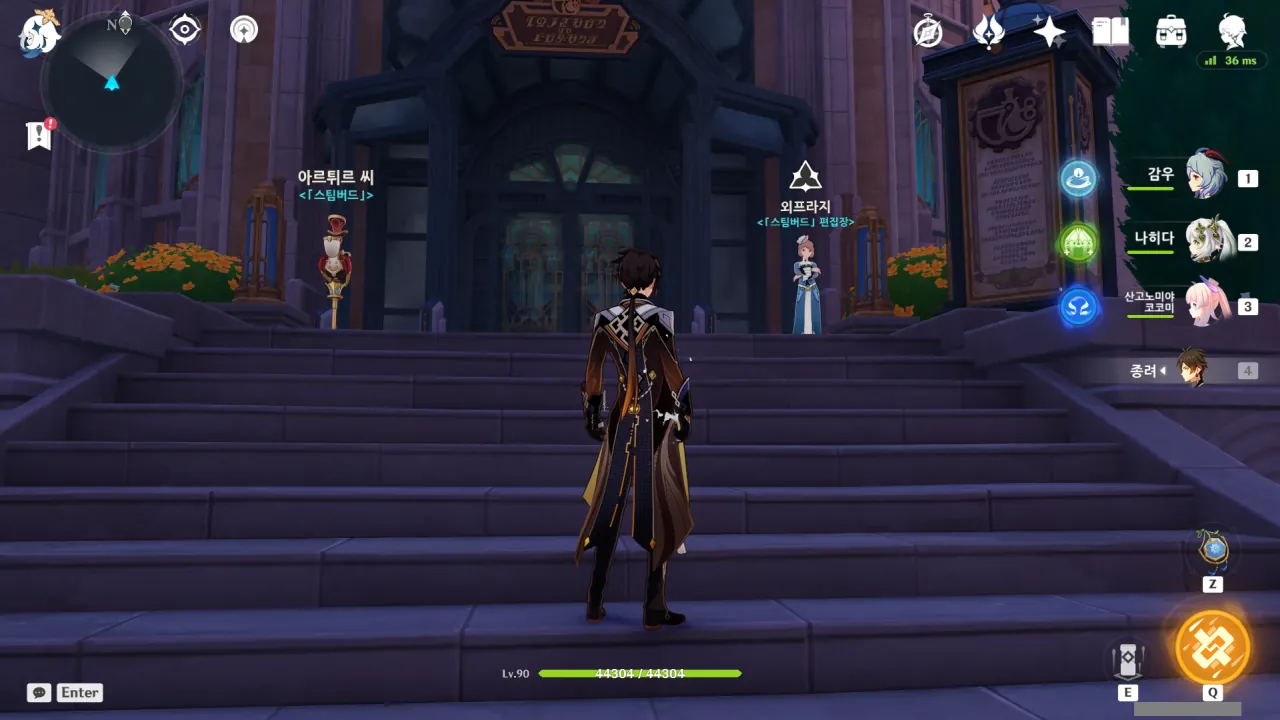Open the Wish star icon

[1049, 32]
